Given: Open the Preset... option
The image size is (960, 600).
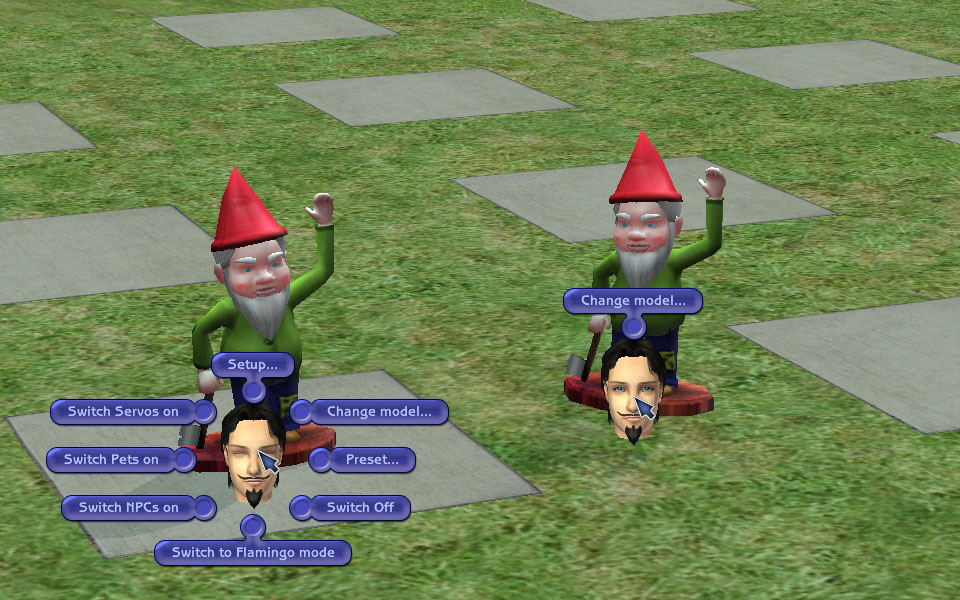Looking at the screenshot, I should [x=371, y=460].
